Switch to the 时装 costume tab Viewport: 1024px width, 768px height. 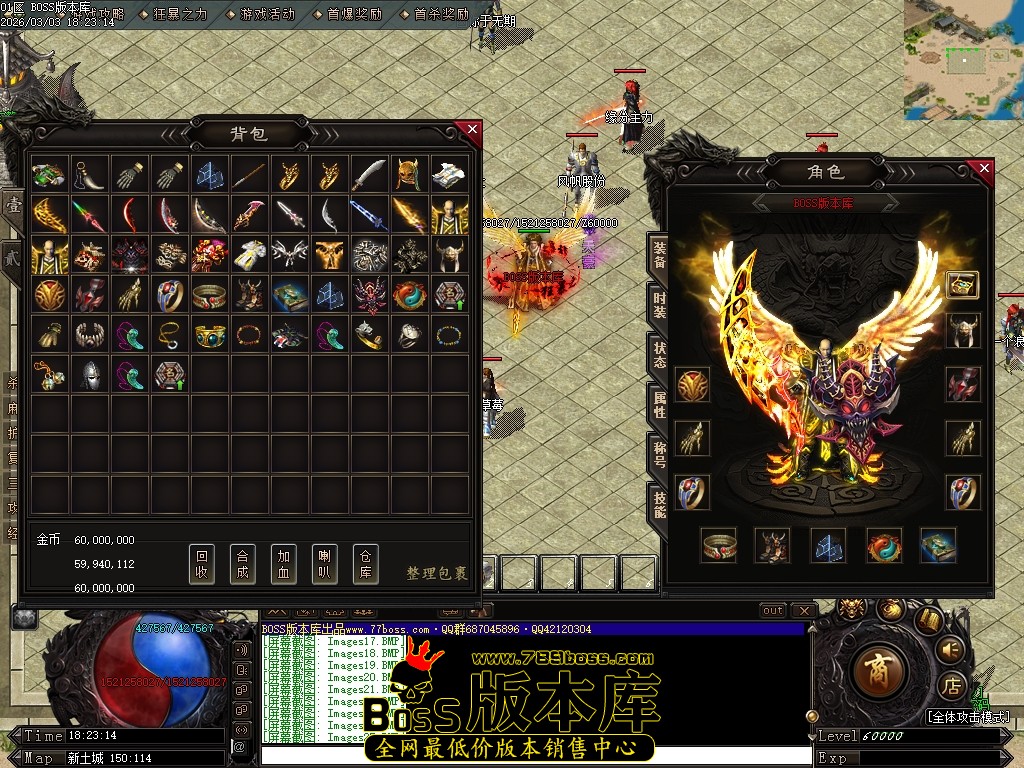click(659, 304)
